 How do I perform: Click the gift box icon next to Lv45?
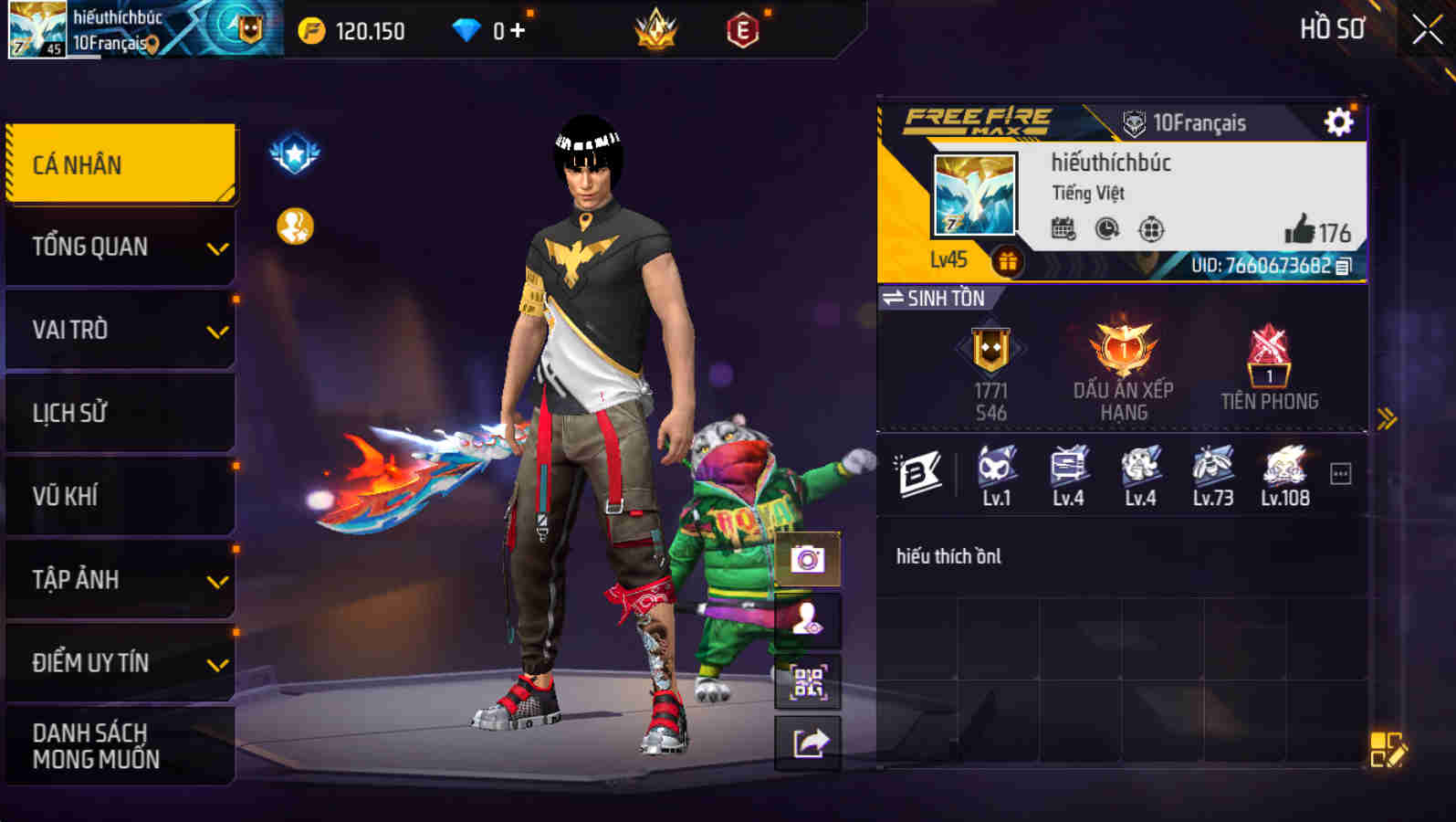(1008, 263)
